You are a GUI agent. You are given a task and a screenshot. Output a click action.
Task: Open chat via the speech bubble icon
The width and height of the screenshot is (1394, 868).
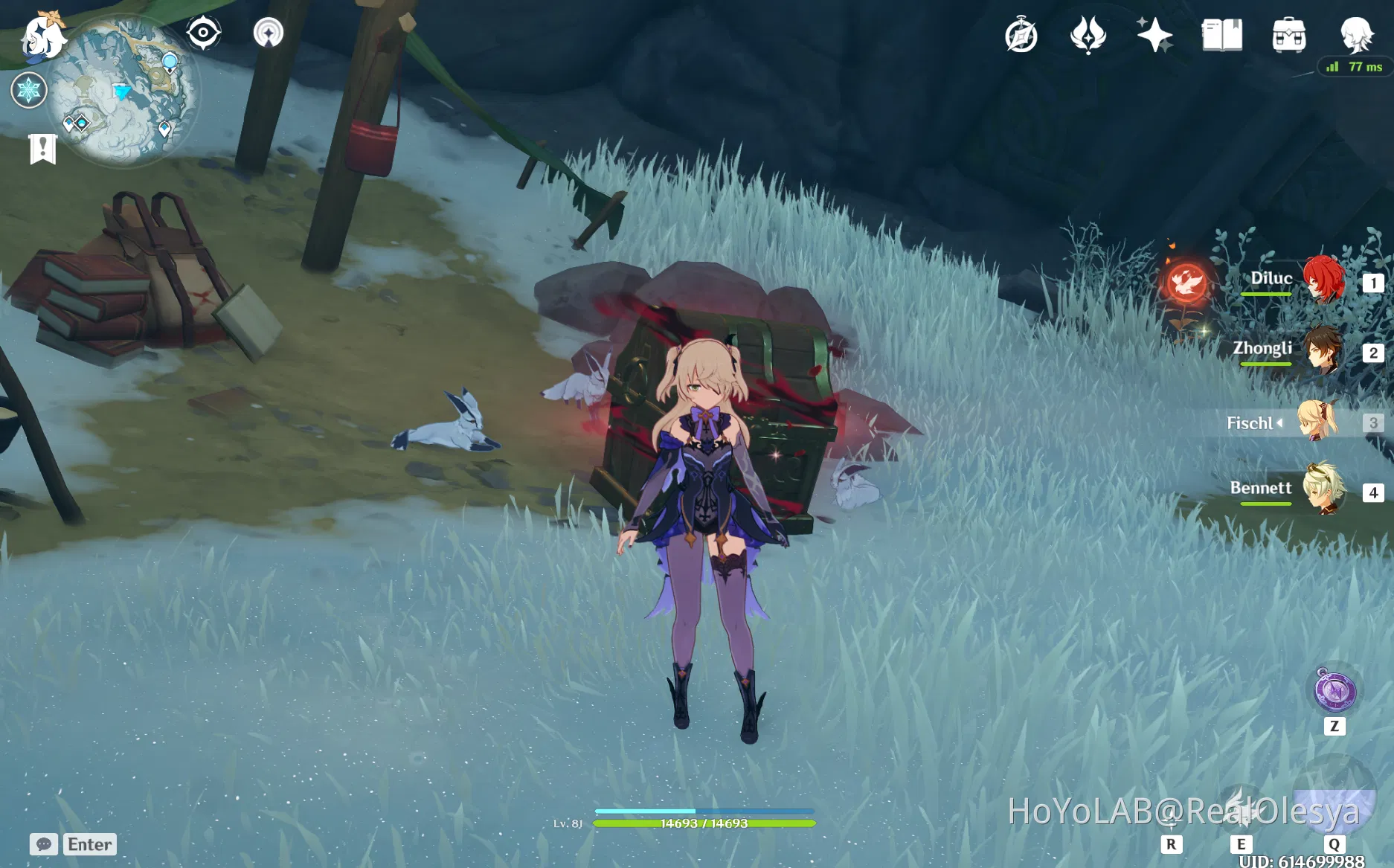click(45, 844)
